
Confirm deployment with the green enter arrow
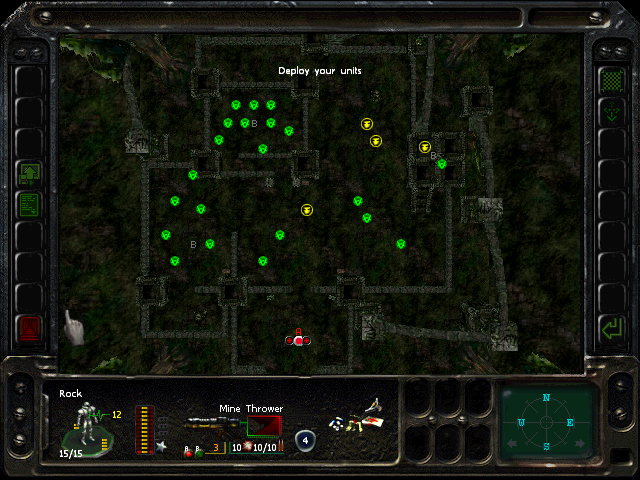[x=609, y=327]
